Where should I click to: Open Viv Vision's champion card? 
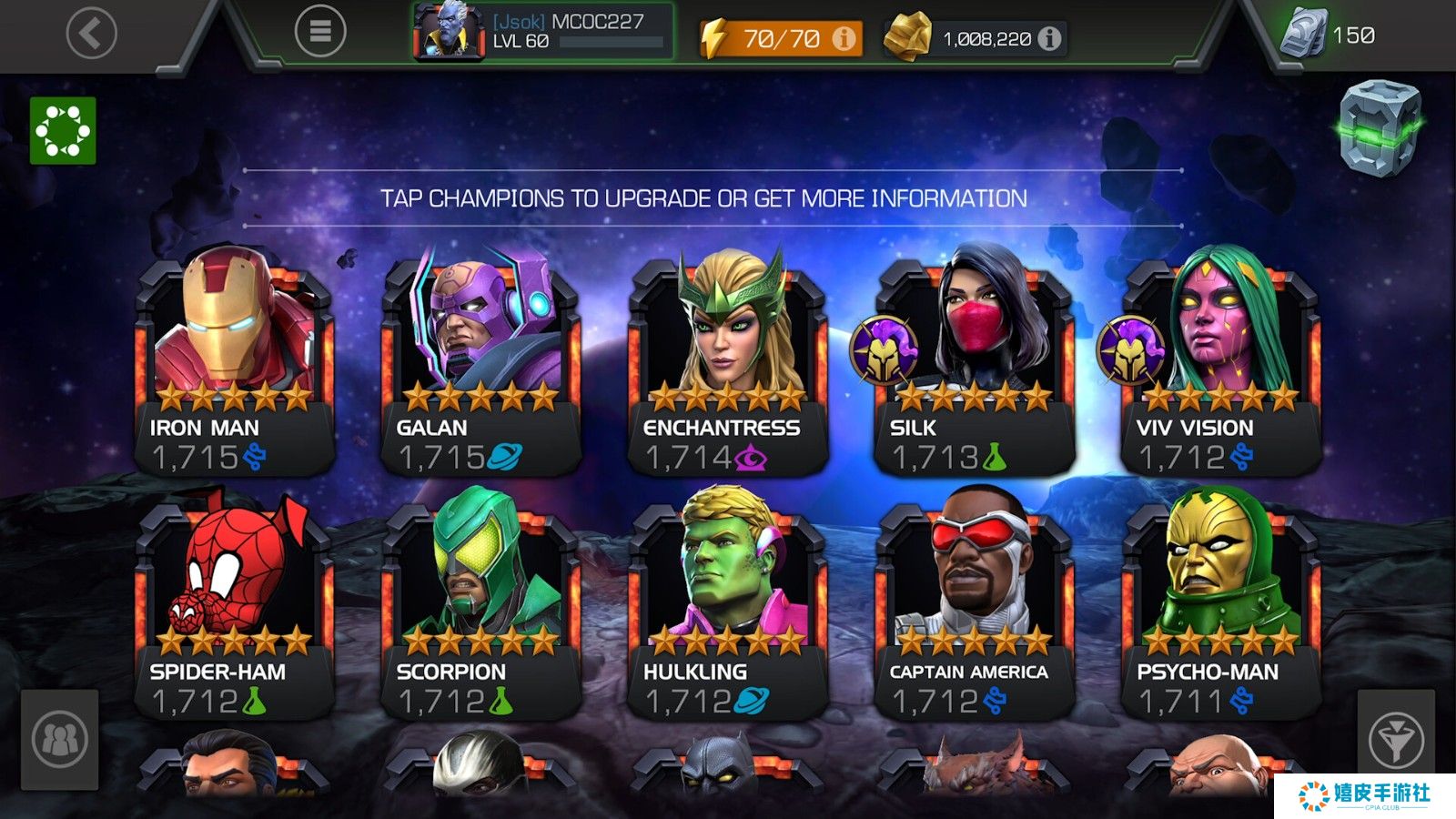point(1220,364)
